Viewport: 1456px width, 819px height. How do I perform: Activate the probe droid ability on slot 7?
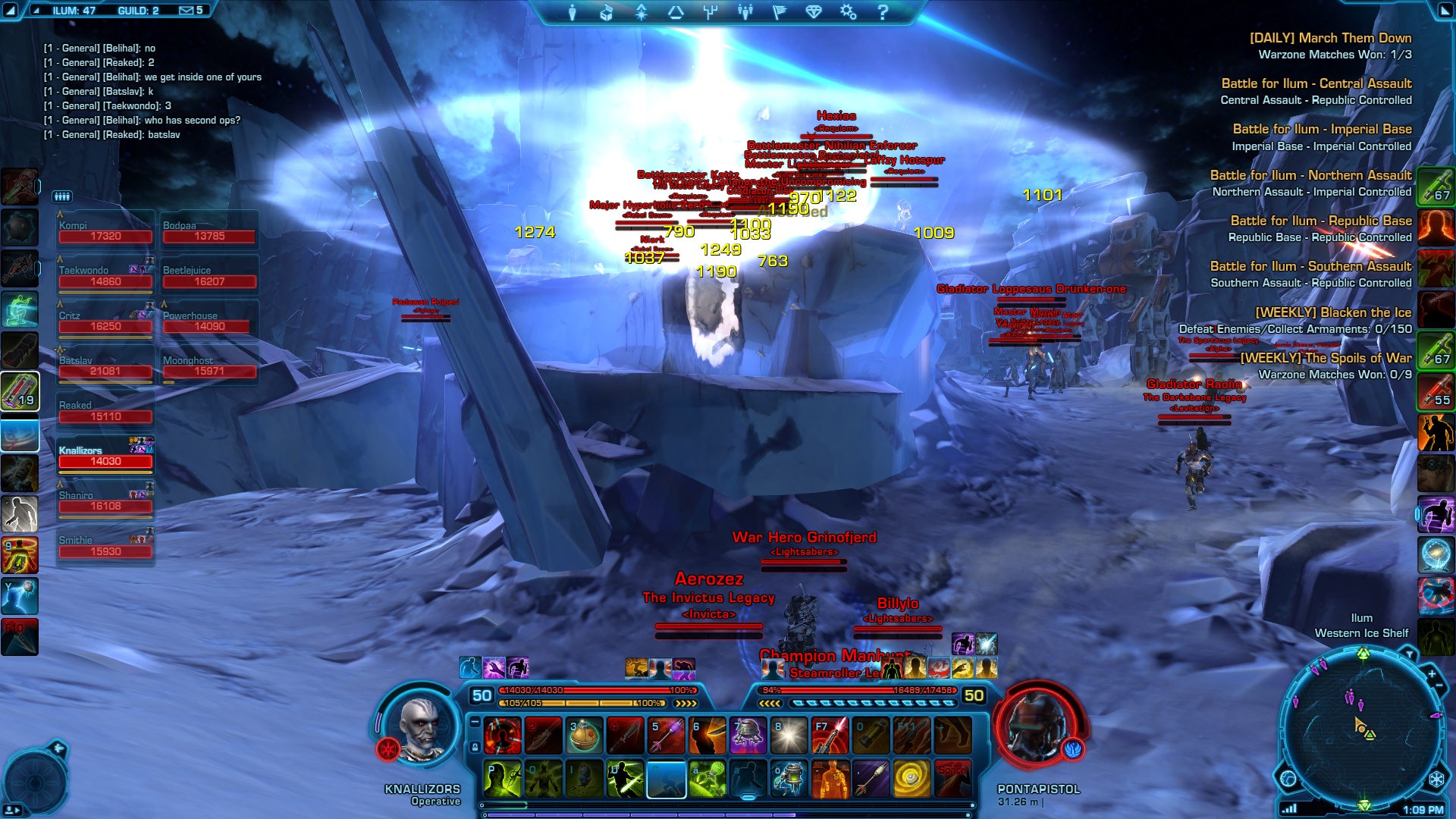tap(748, 736)
